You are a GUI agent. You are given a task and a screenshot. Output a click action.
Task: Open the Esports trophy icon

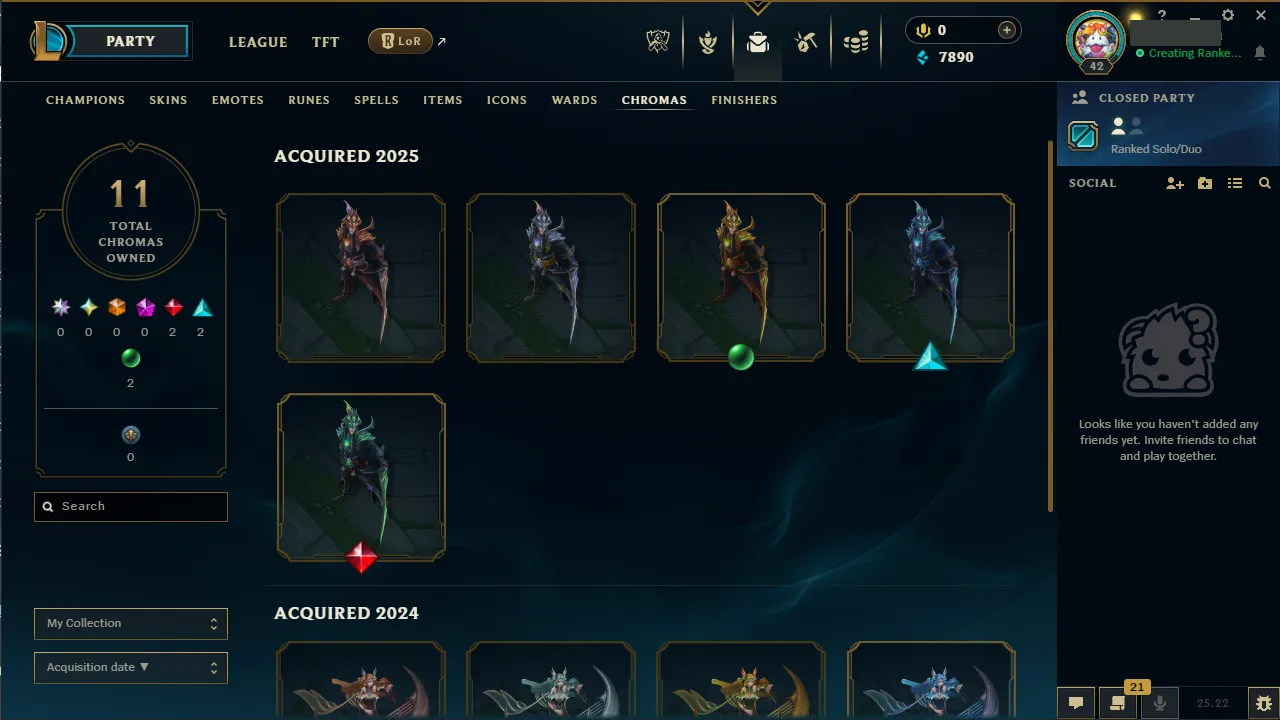(658, 40)
